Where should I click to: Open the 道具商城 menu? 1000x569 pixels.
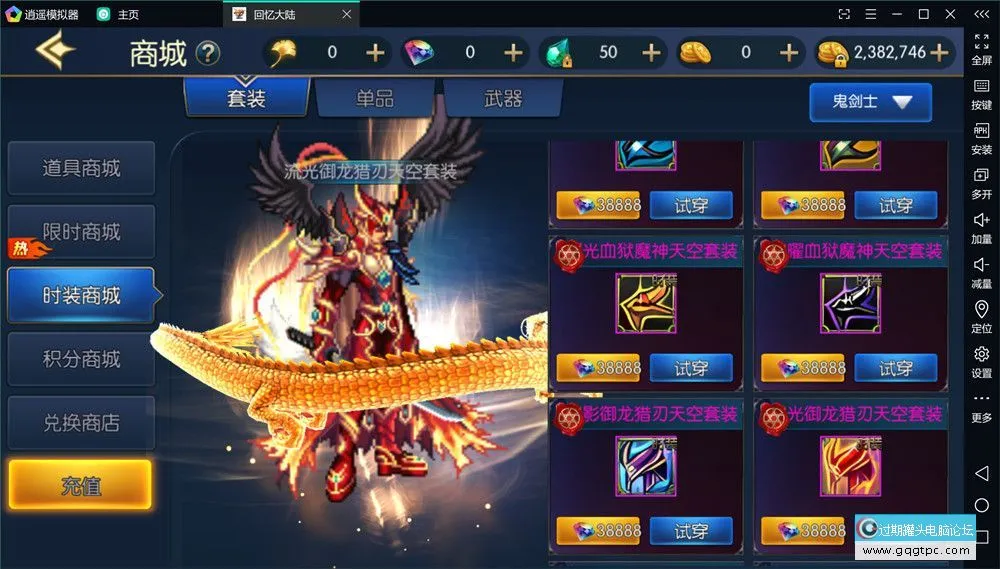coord(81,168)
